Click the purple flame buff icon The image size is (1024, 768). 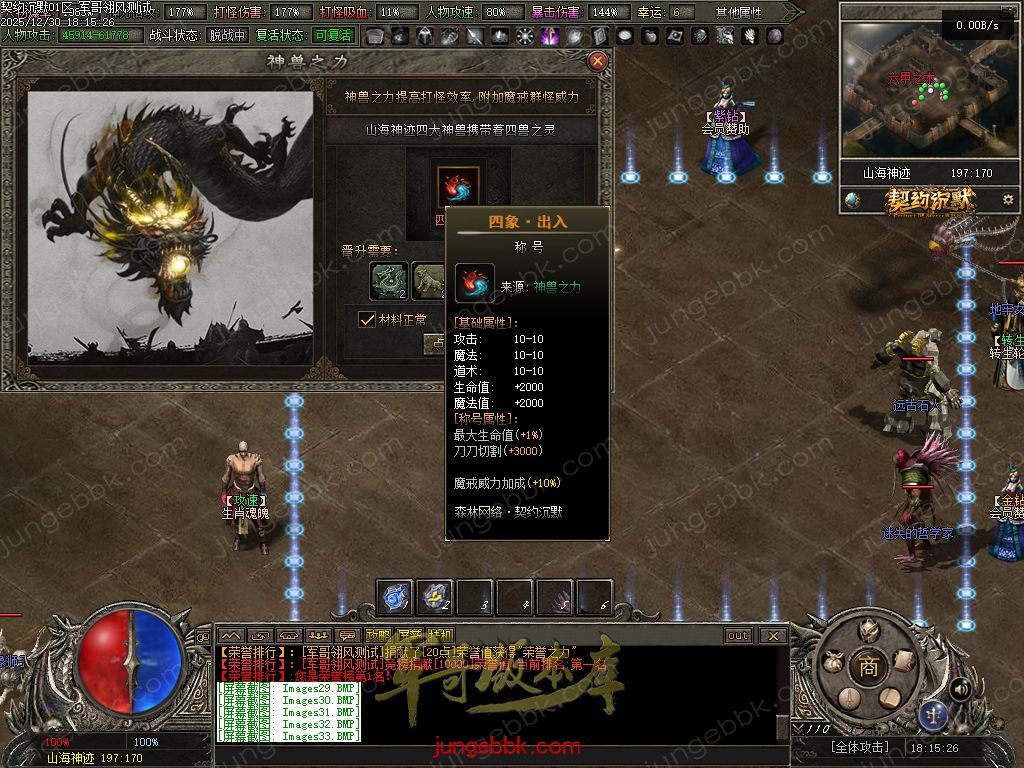click(550, 36)
